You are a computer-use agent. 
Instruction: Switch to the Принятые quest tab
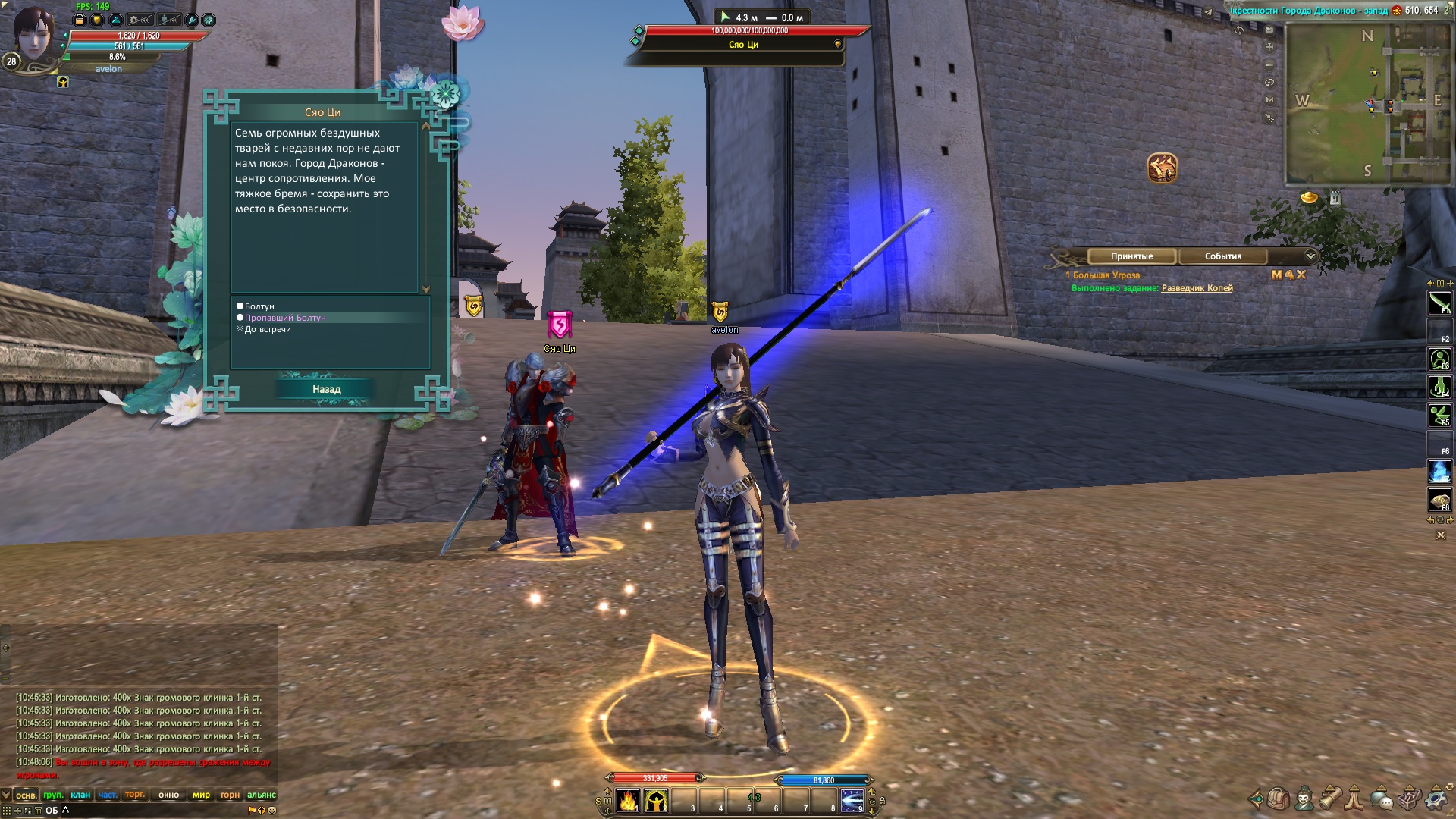[1131, 256]
